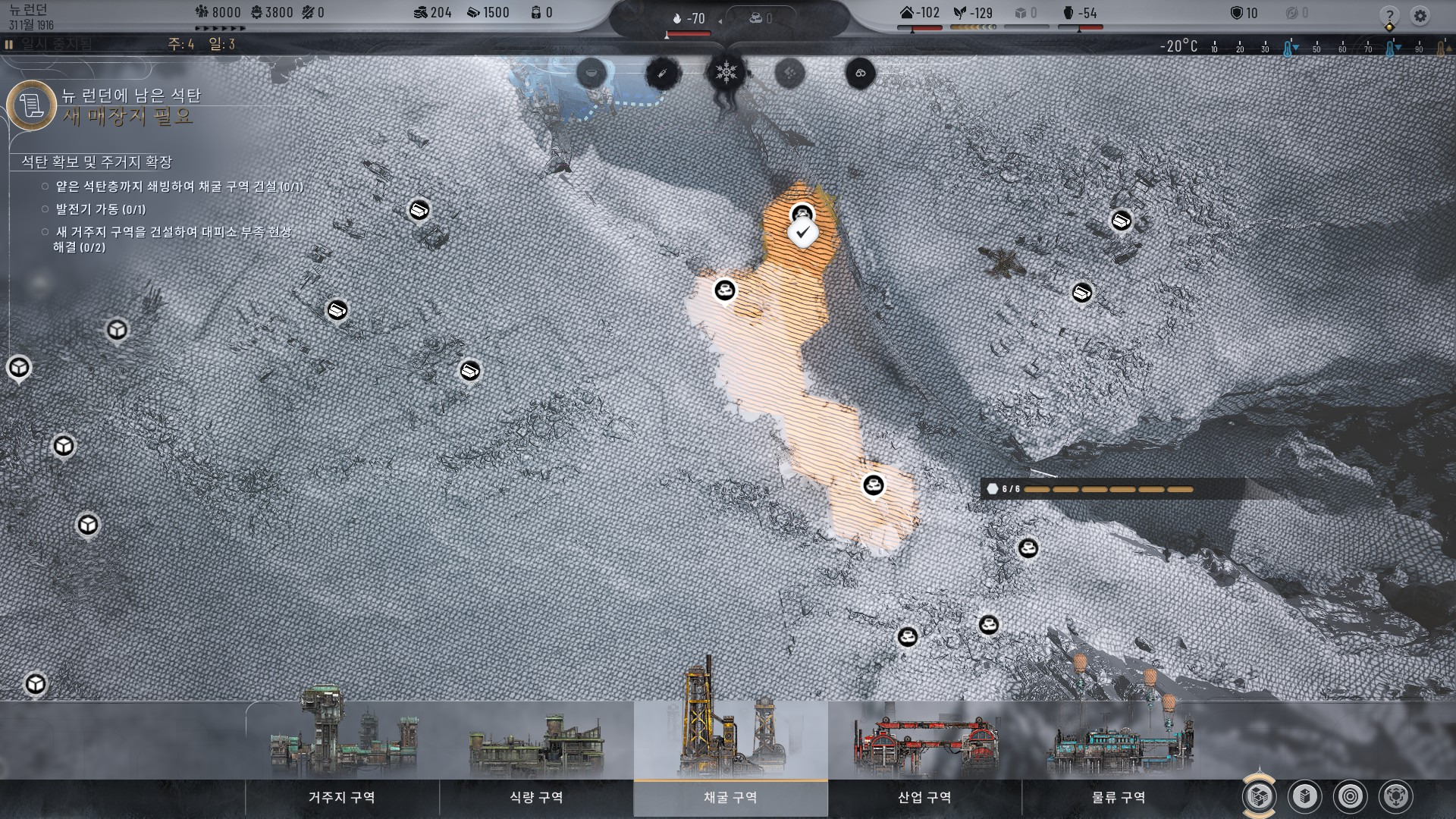The image size is (1456, 819).
Task: Click the hexagon with arrows button
Action: pyautogui.click(x=1395, y=796)
